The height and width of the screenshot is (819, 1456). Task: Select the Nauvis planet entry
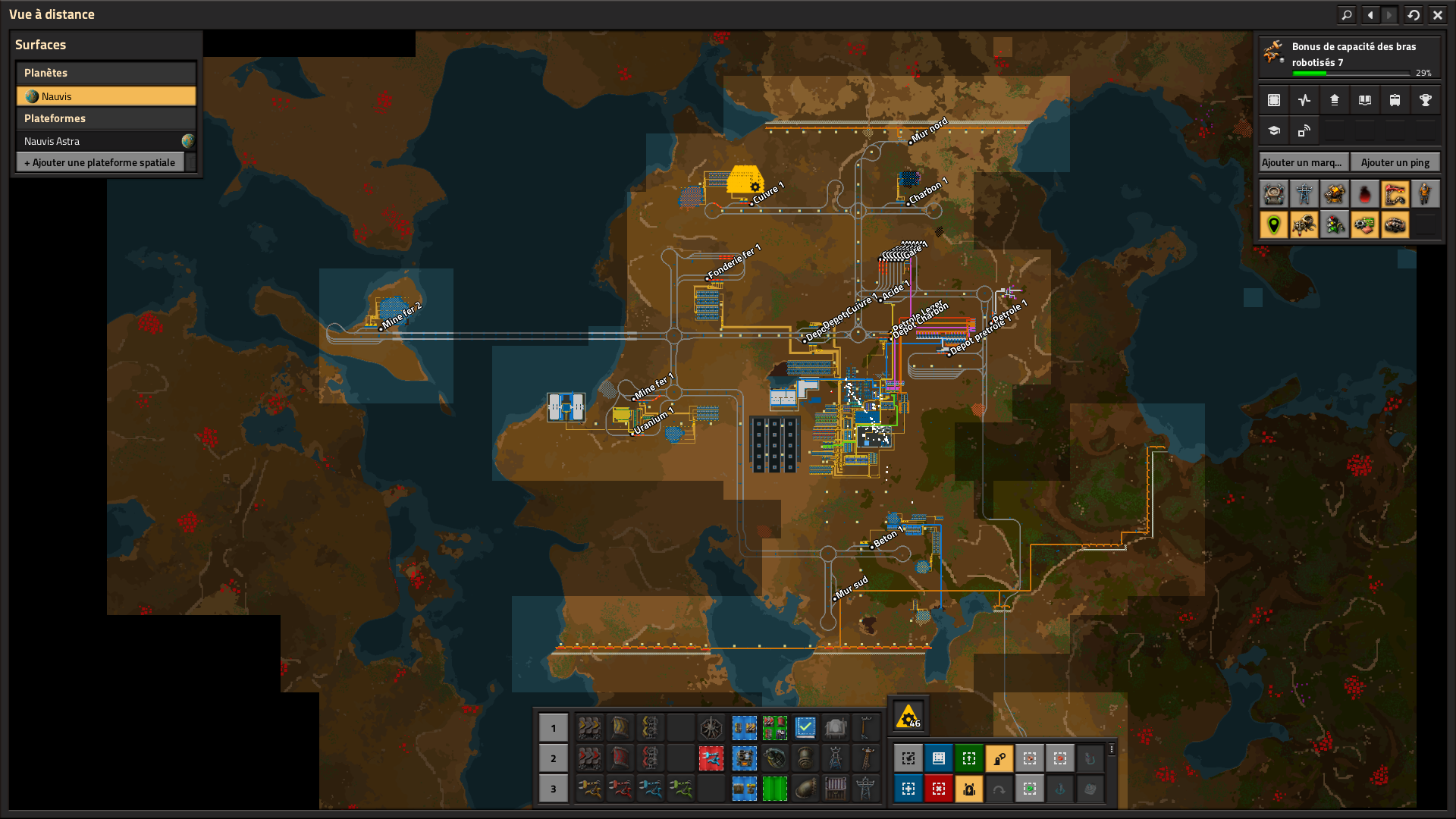(x=106, y=96)
